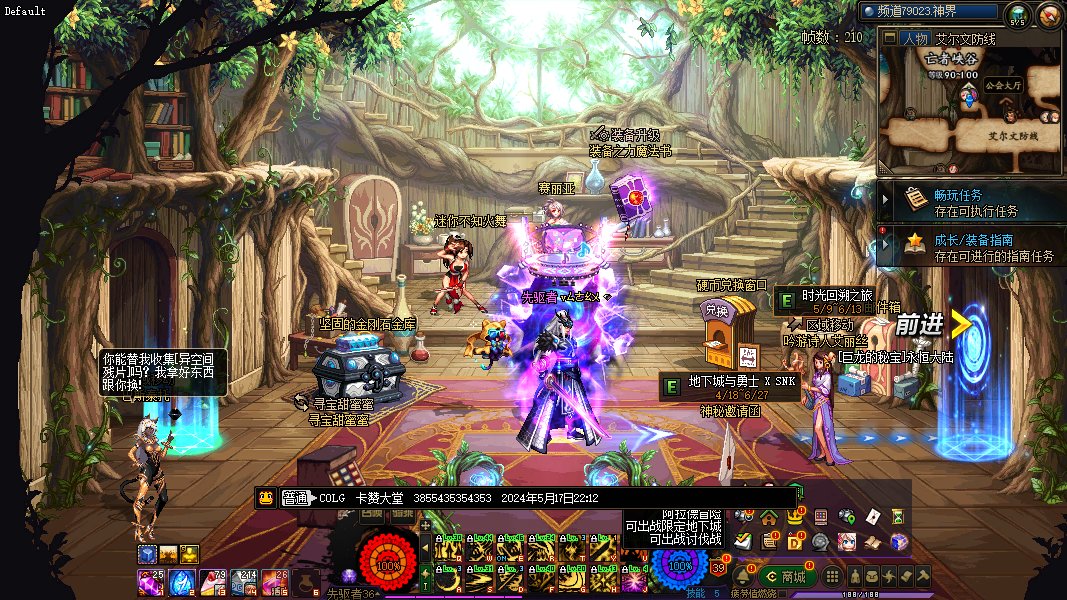This screenshot has width=1067, height=600.
Task: Open the mail envelope icon
Action: (872, 517)
